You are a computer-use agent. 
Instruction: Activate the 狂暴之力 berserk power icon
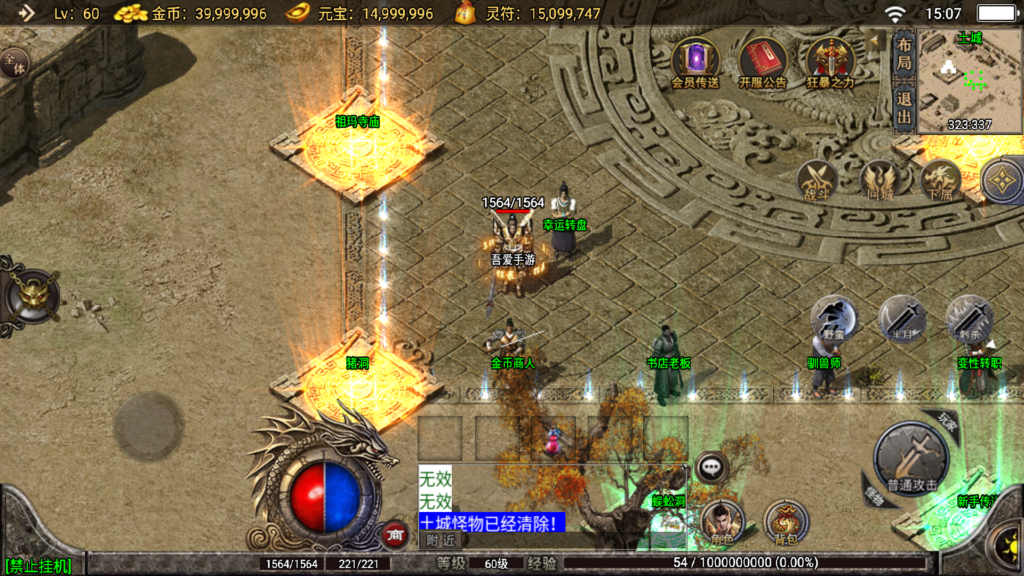coord(830,60)
